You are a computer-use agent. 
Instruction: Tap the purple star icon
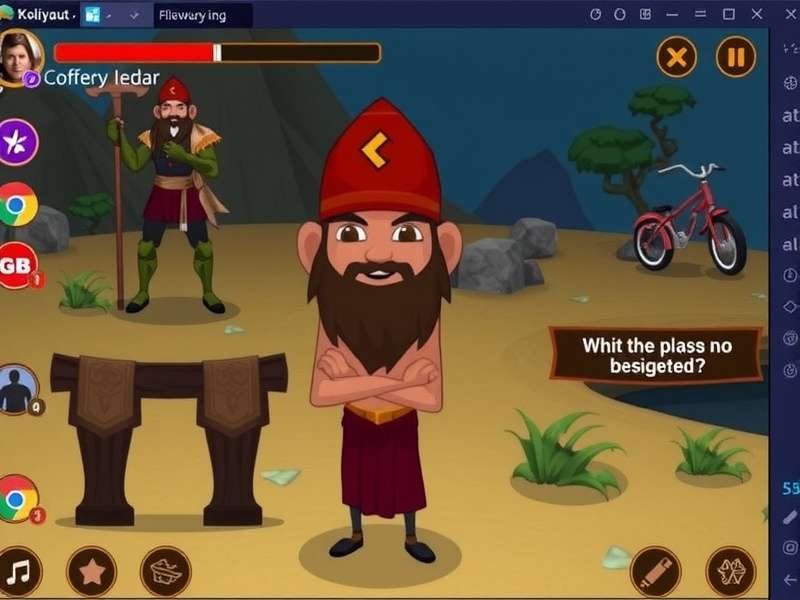pos(17,142)
